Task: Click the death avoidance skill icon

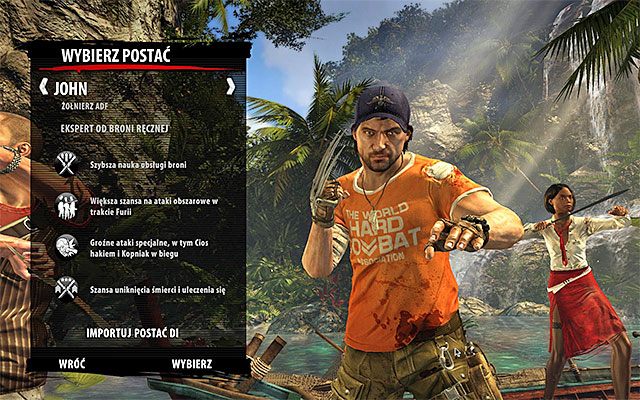Action: 68,288
